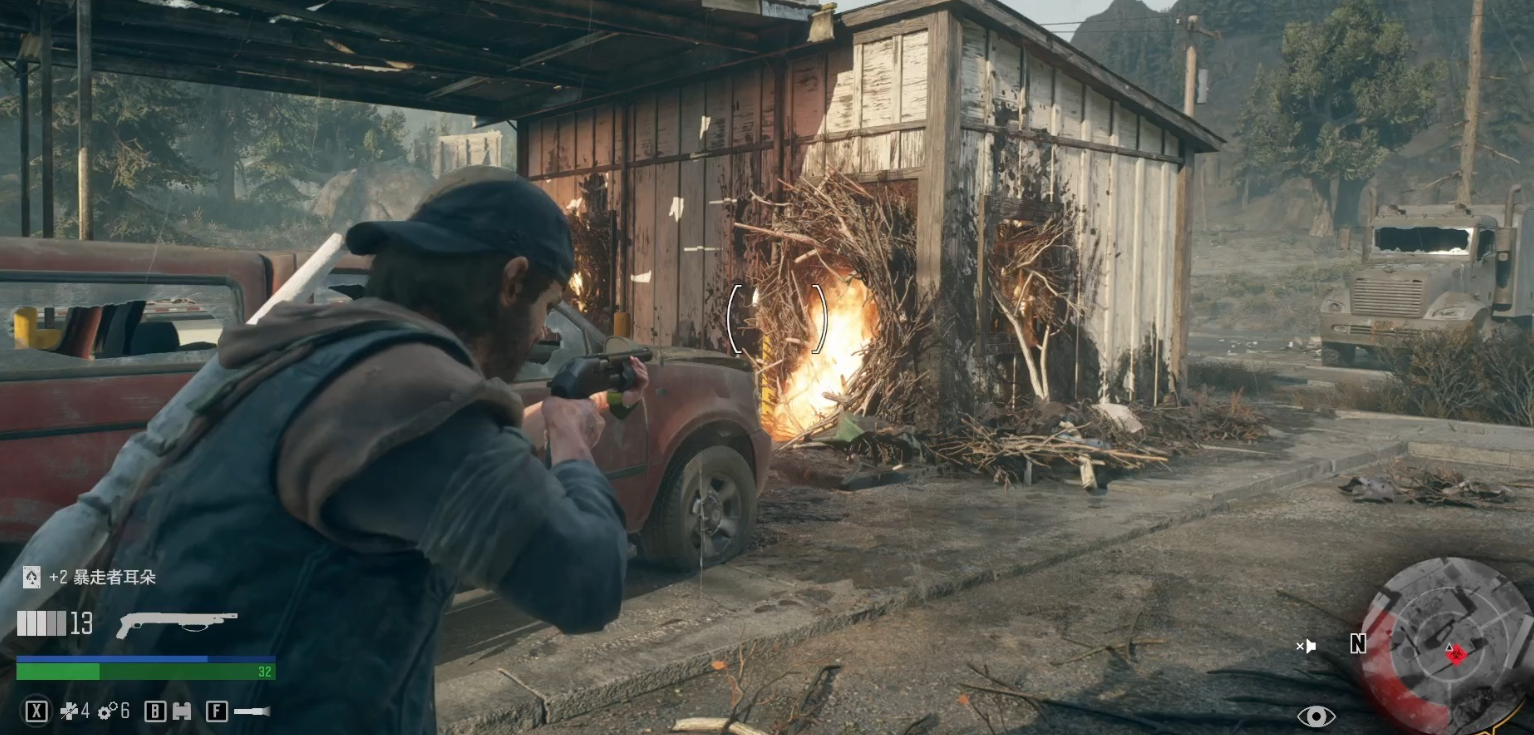Select the flashlight icon

coord(251,711)
